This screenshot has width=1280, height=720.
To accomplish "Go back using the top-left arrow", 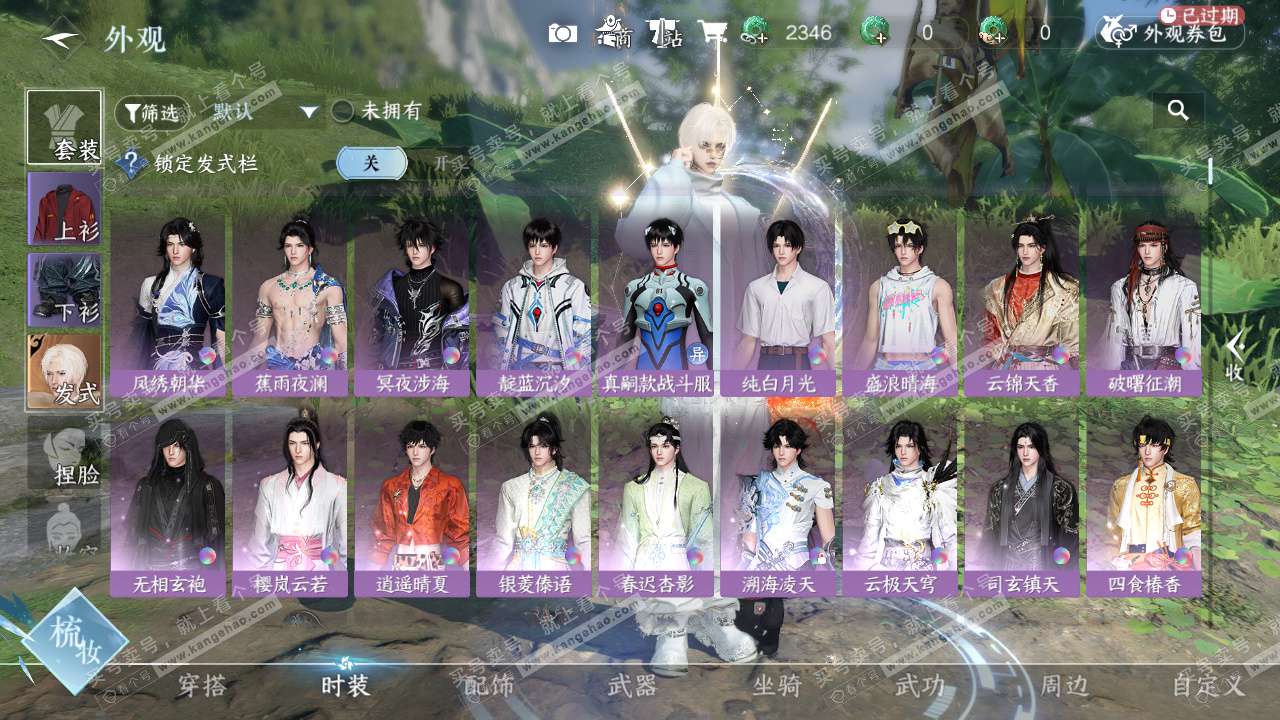I will pos(62,38).
